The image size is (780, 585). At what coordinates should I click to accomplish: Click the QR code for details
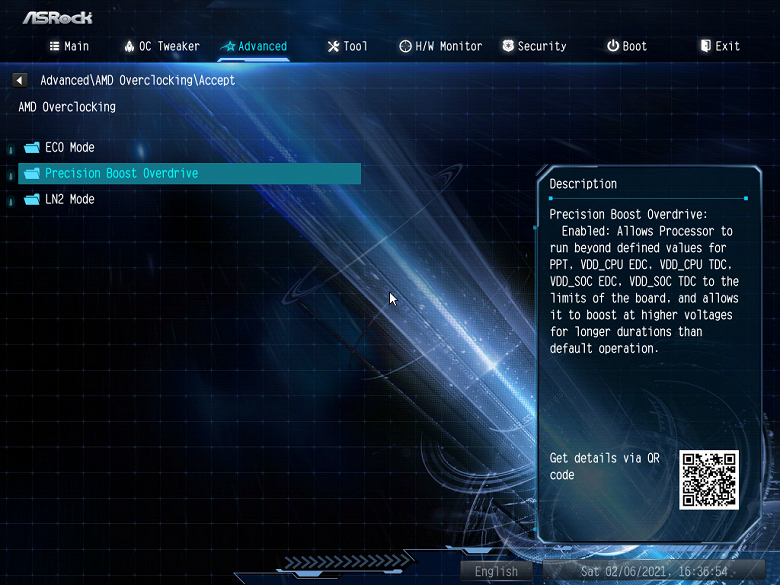click(x=709, y=479)
